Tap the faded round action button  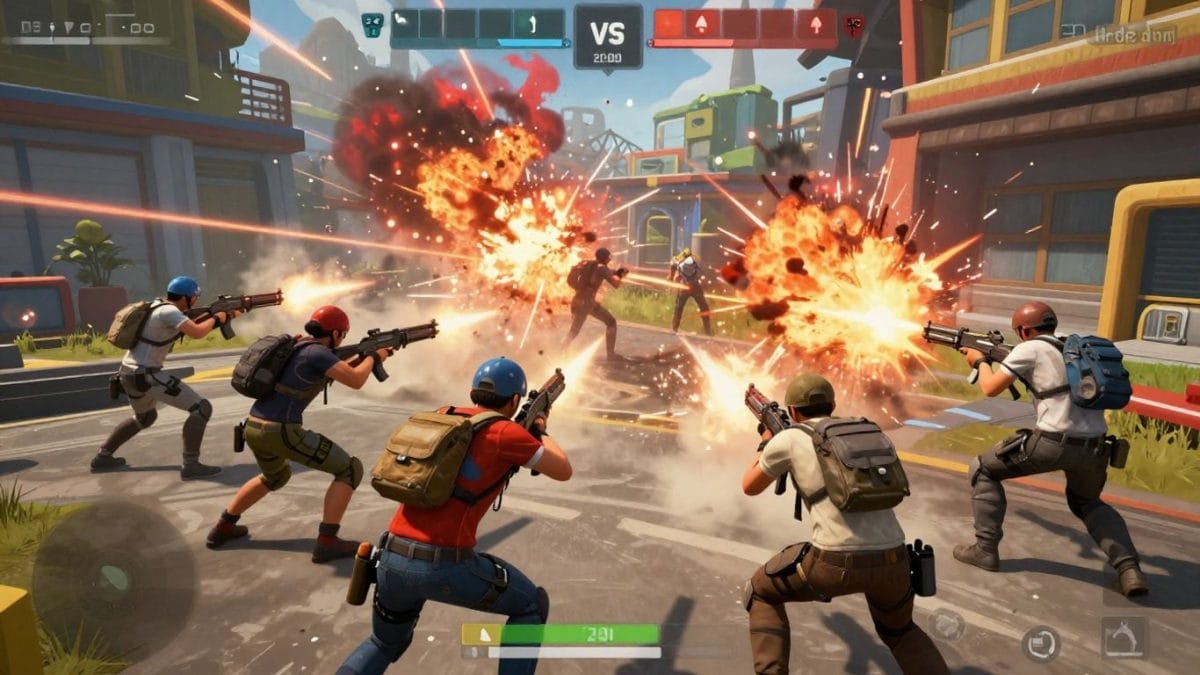[945, 625]
